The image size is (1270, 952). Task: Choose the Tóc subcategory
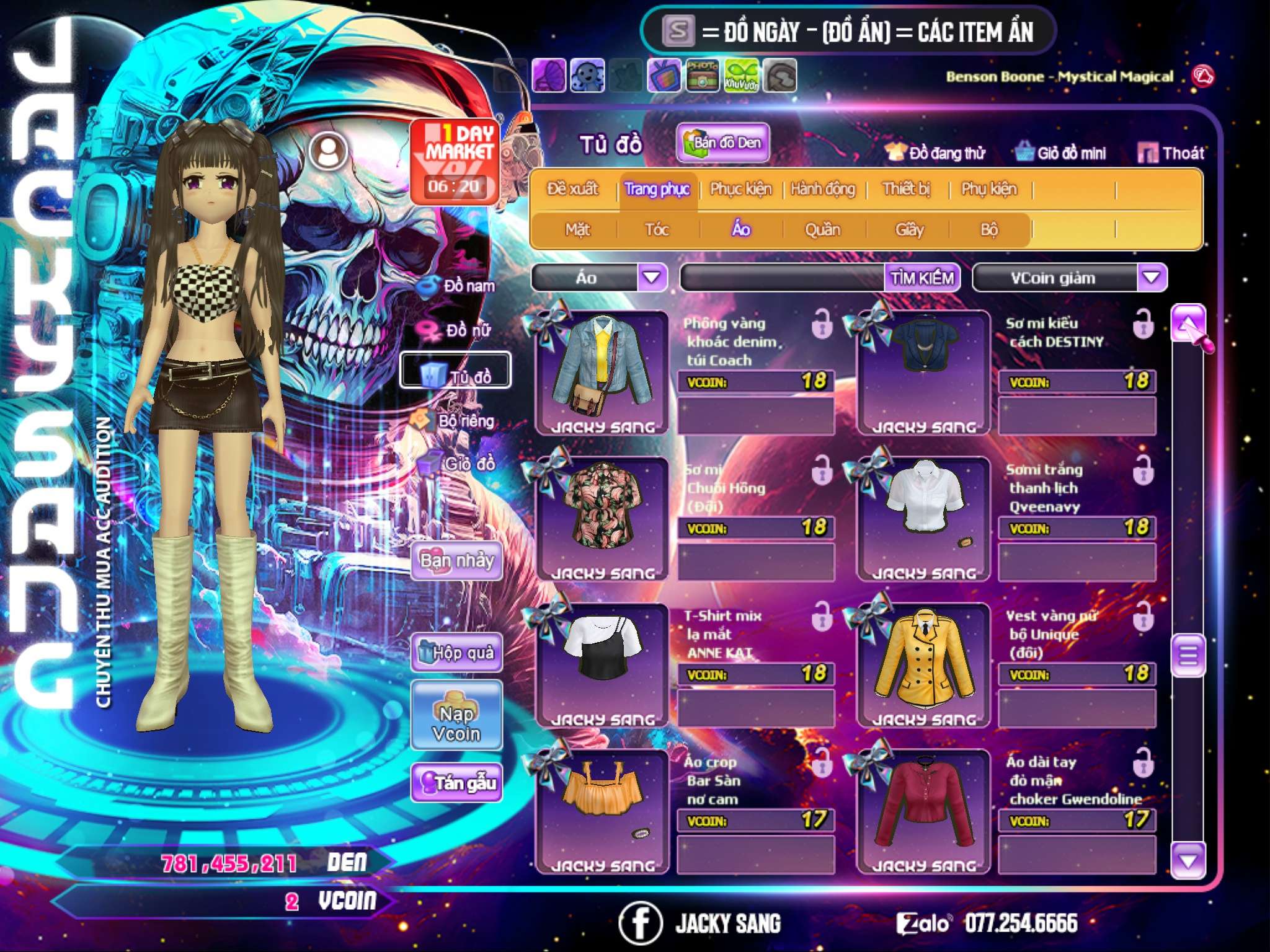coord(657,230)
